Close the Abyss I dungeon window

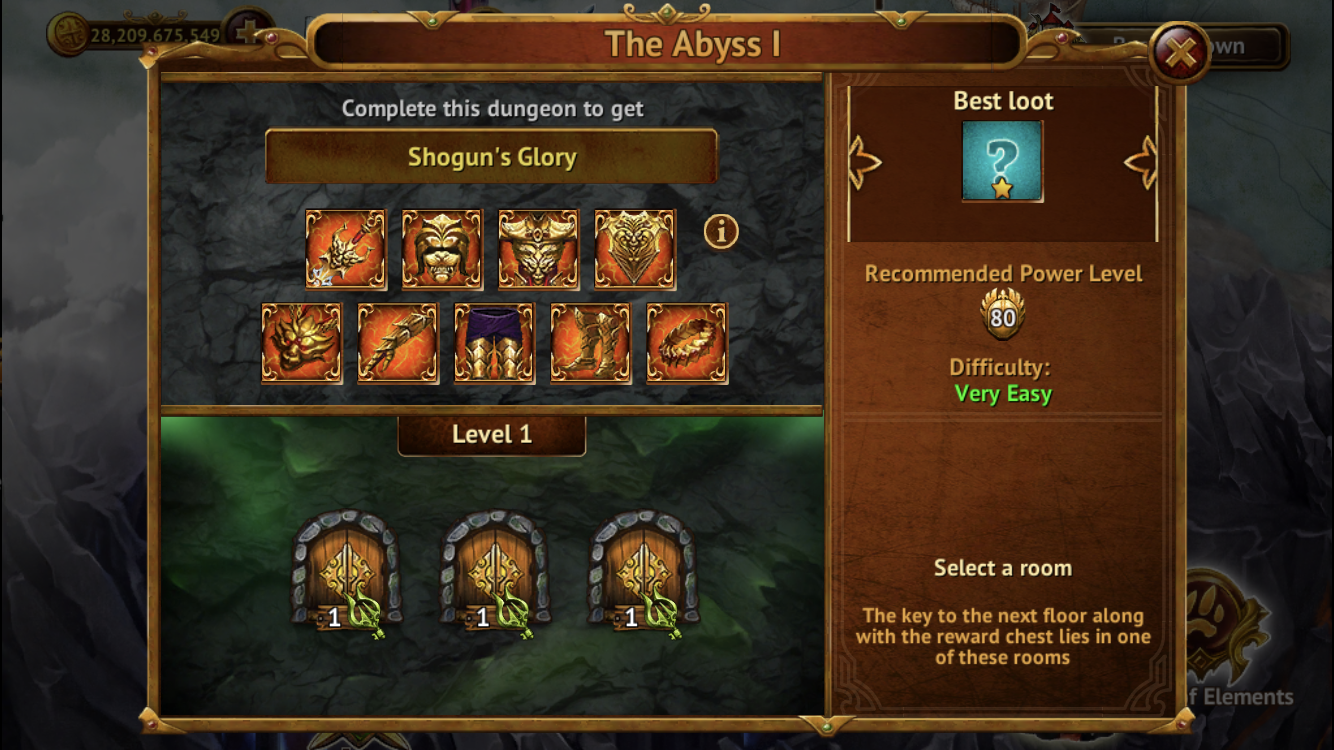pyautogui.click(x=1180, y=52)
